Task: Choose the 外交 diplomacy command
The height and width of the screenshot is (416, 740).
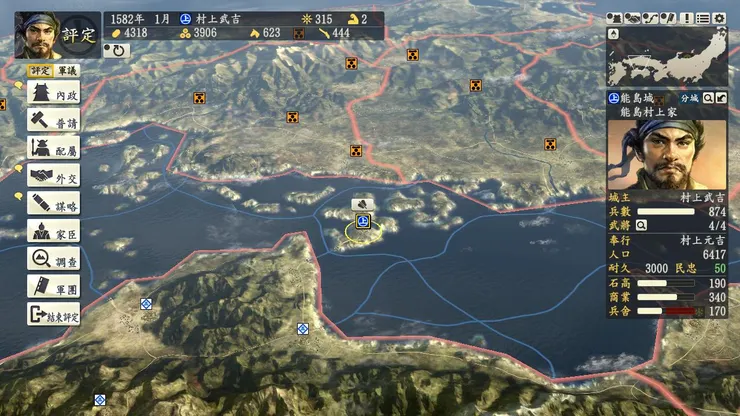Action: click(53, 176)
